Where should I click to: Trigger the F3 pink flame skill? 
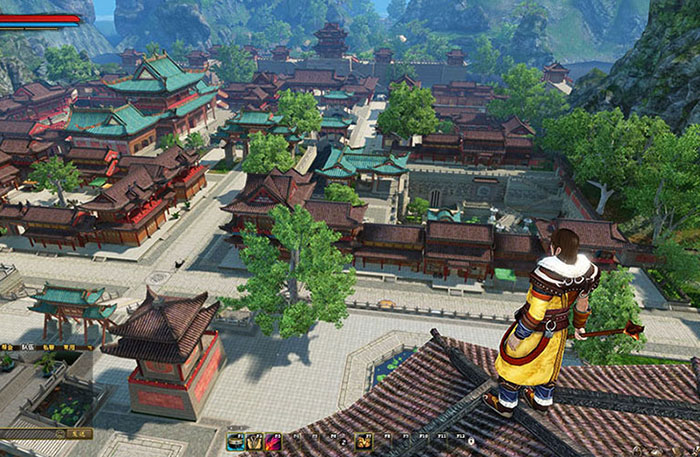[272, 440]
